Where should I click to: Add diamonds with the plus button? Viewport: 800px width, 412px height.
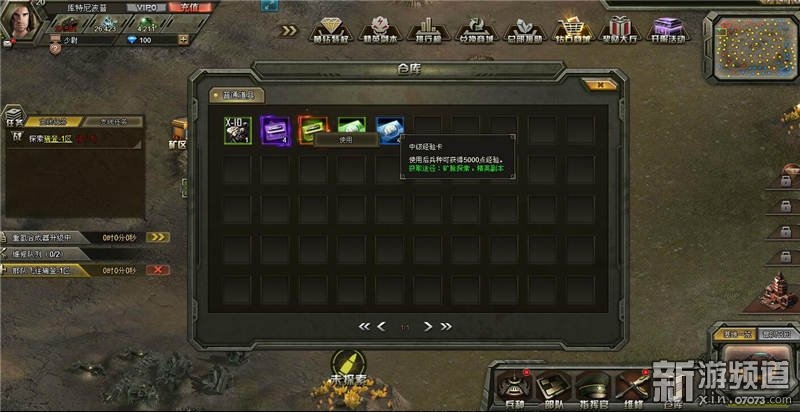pyautogui.click(x=184, y=40)
